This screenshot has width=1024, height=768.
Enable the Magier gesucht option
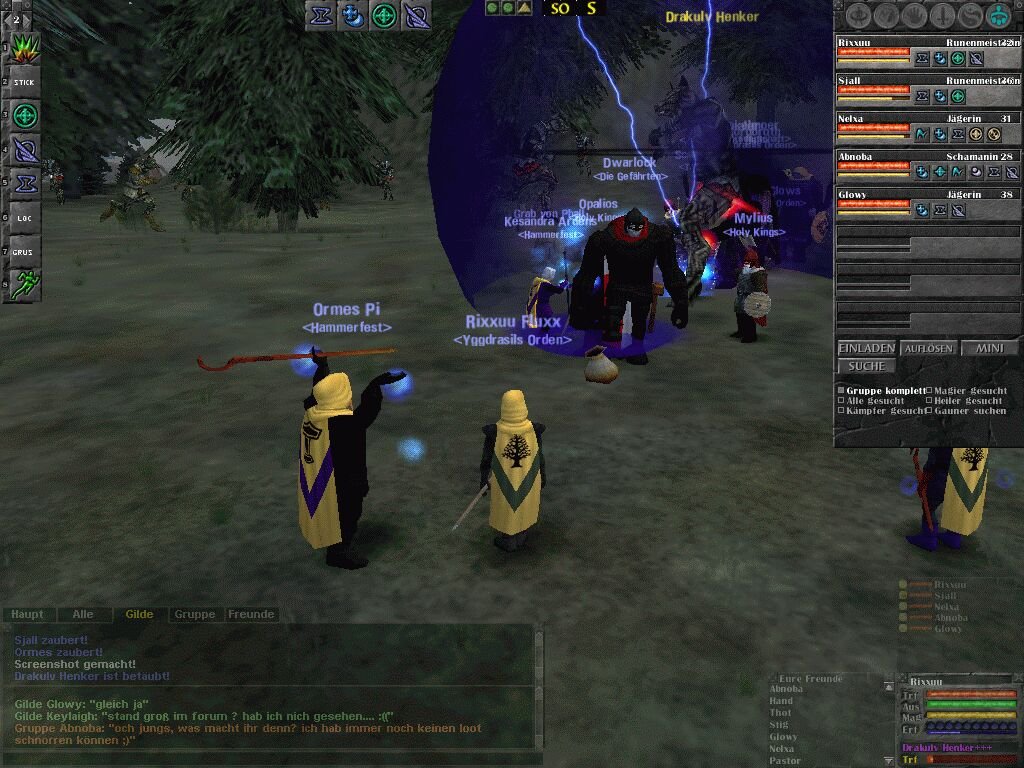click(929, 391)
